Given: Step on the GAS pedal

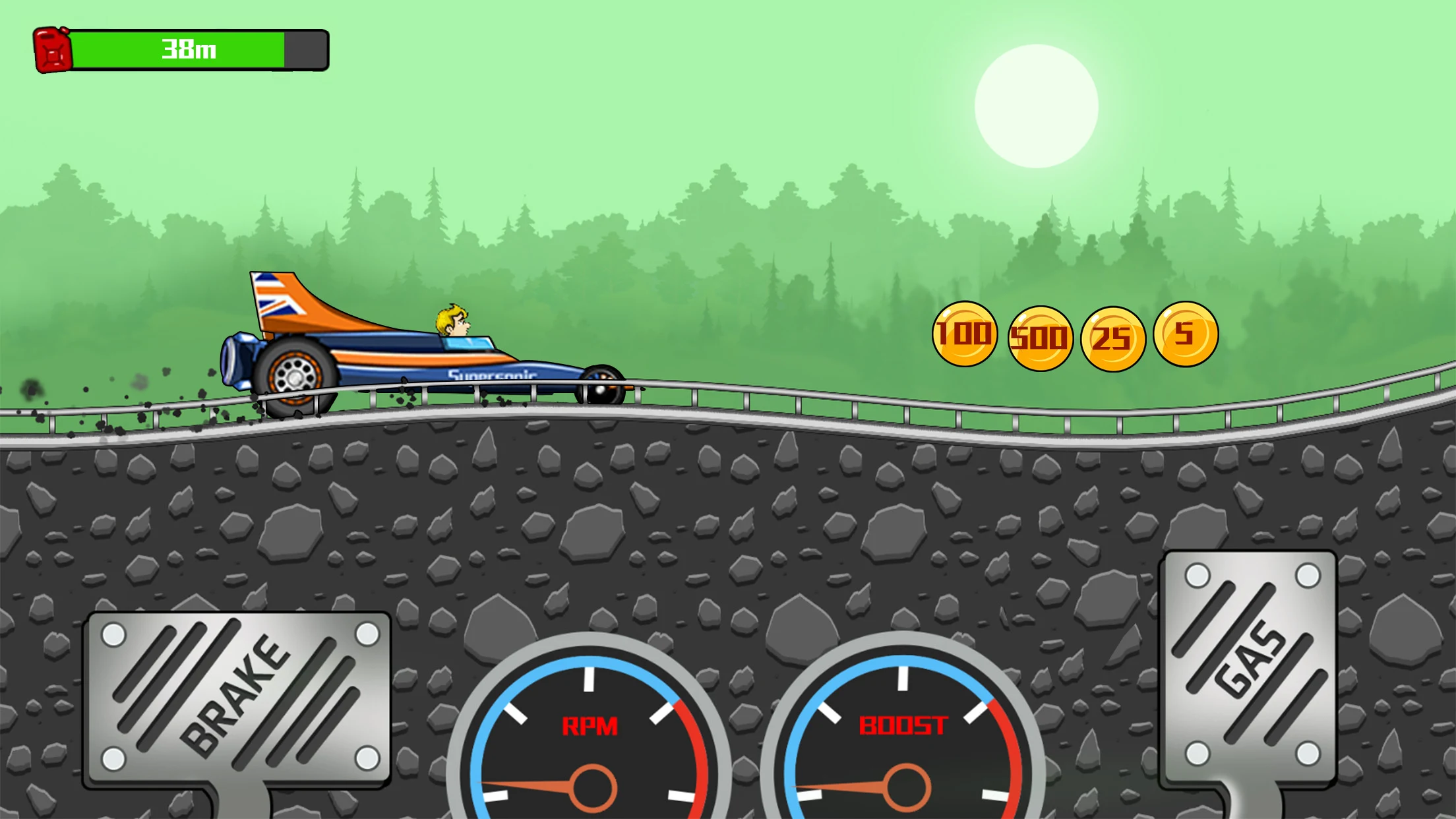Looking at the screenshot, I should pyautogui.click(x=1250, y=666).
